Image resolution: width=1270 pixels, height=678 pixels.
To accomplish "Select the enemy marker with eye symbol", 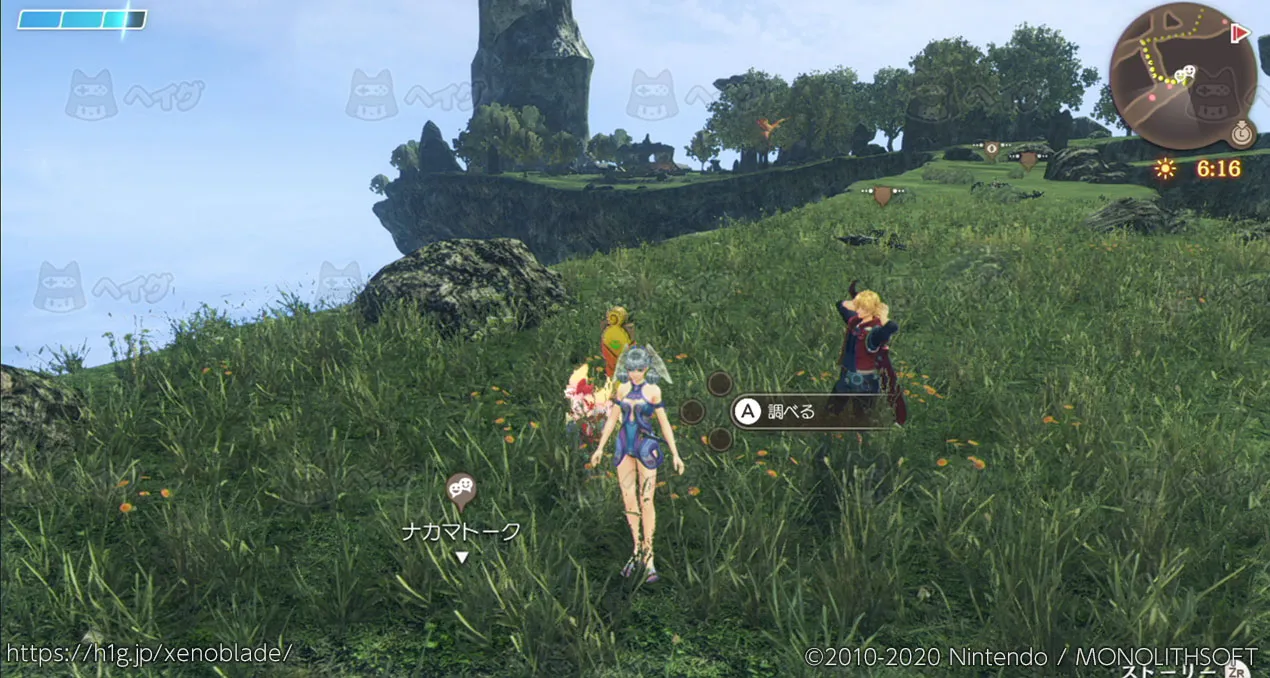I will [x=991, y=149].
